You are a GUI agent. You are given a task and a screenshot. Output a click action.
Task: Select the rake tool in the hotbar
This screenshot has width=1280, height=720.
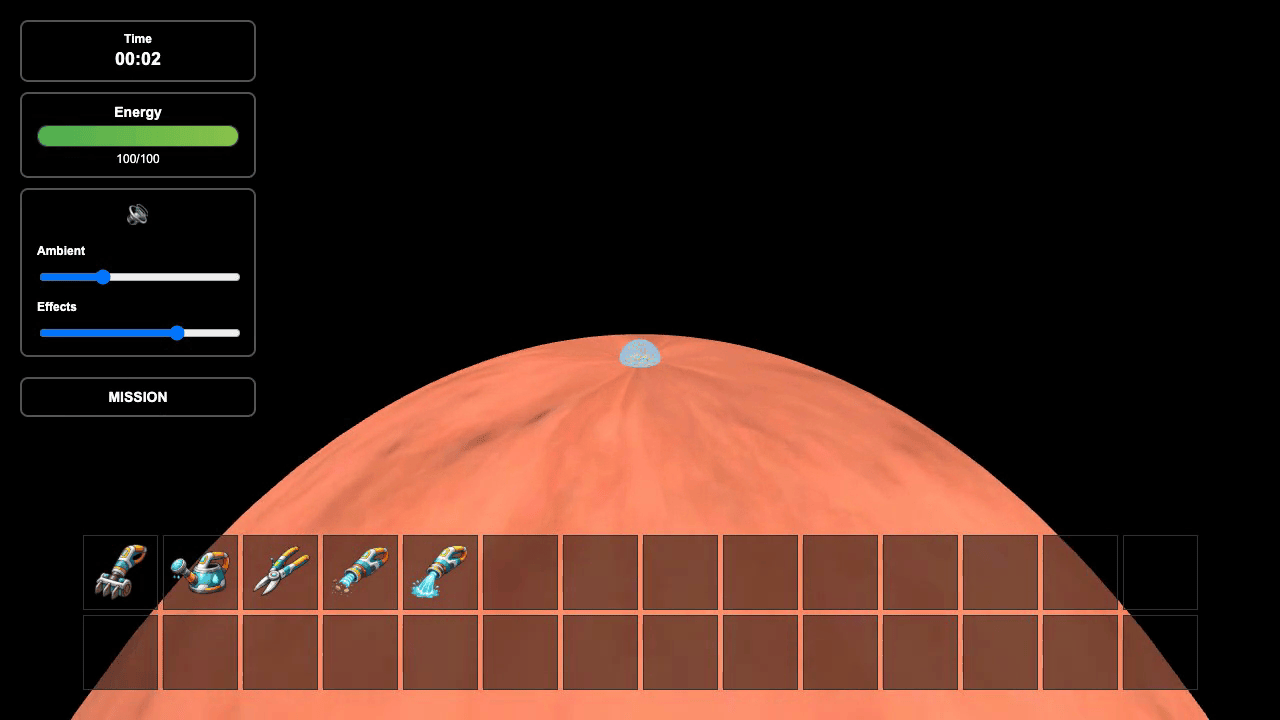click(x=120, y=572)
